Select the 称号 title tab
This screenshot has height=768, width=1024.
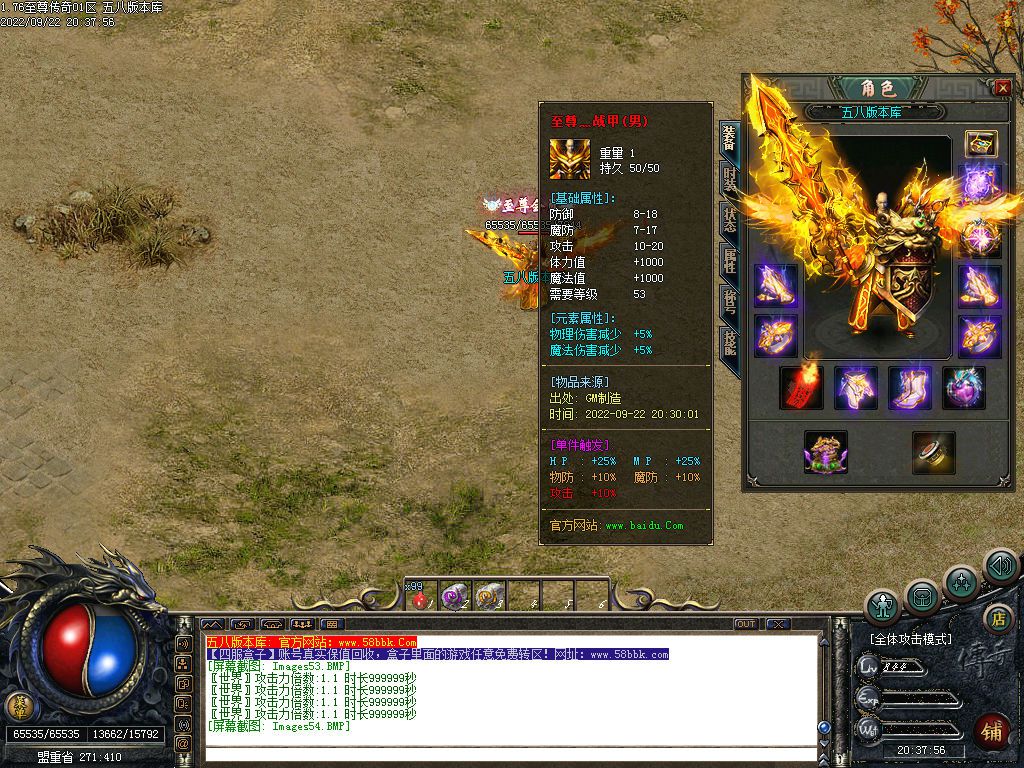730,302
